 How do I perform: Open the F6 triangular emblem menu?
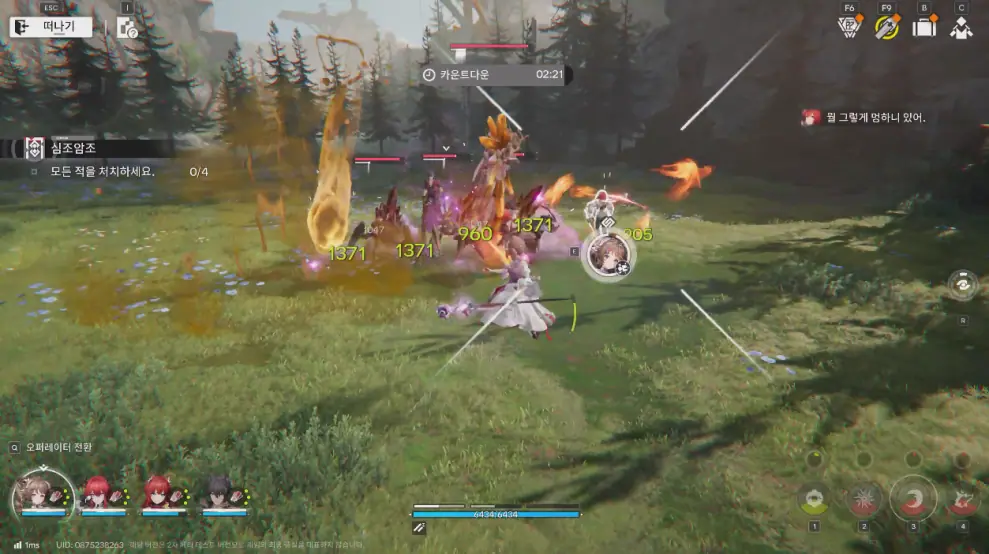[x=849, y=27]
